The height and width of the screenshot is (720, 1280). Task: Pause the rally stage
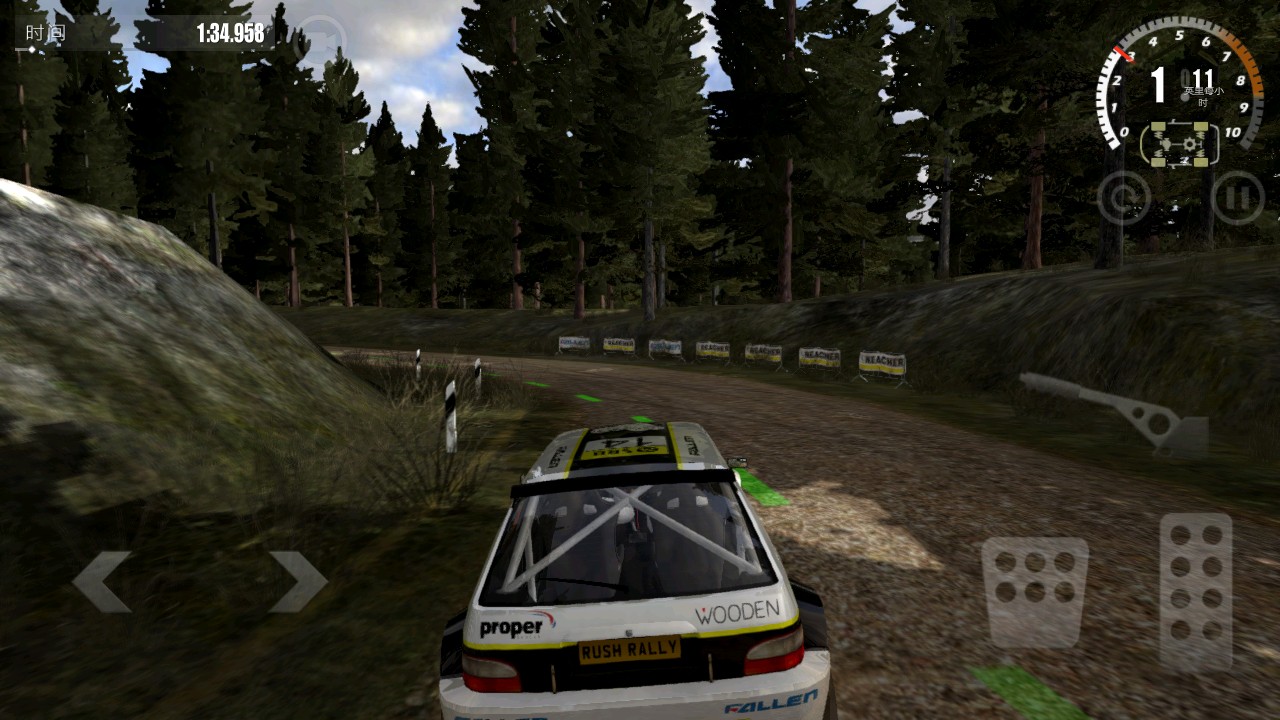[1237, 198]
